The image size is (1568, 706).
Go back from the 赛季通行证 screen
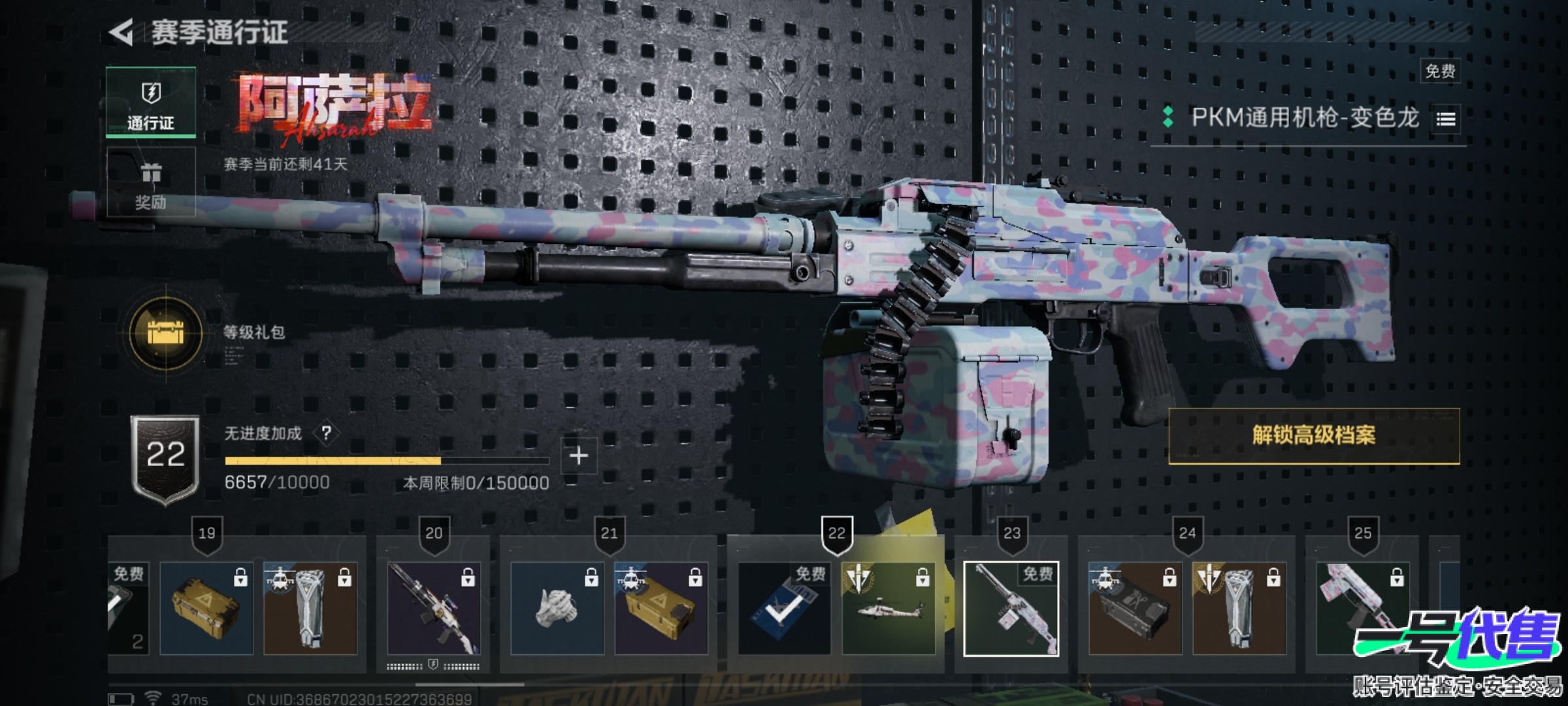click(122, 33)
